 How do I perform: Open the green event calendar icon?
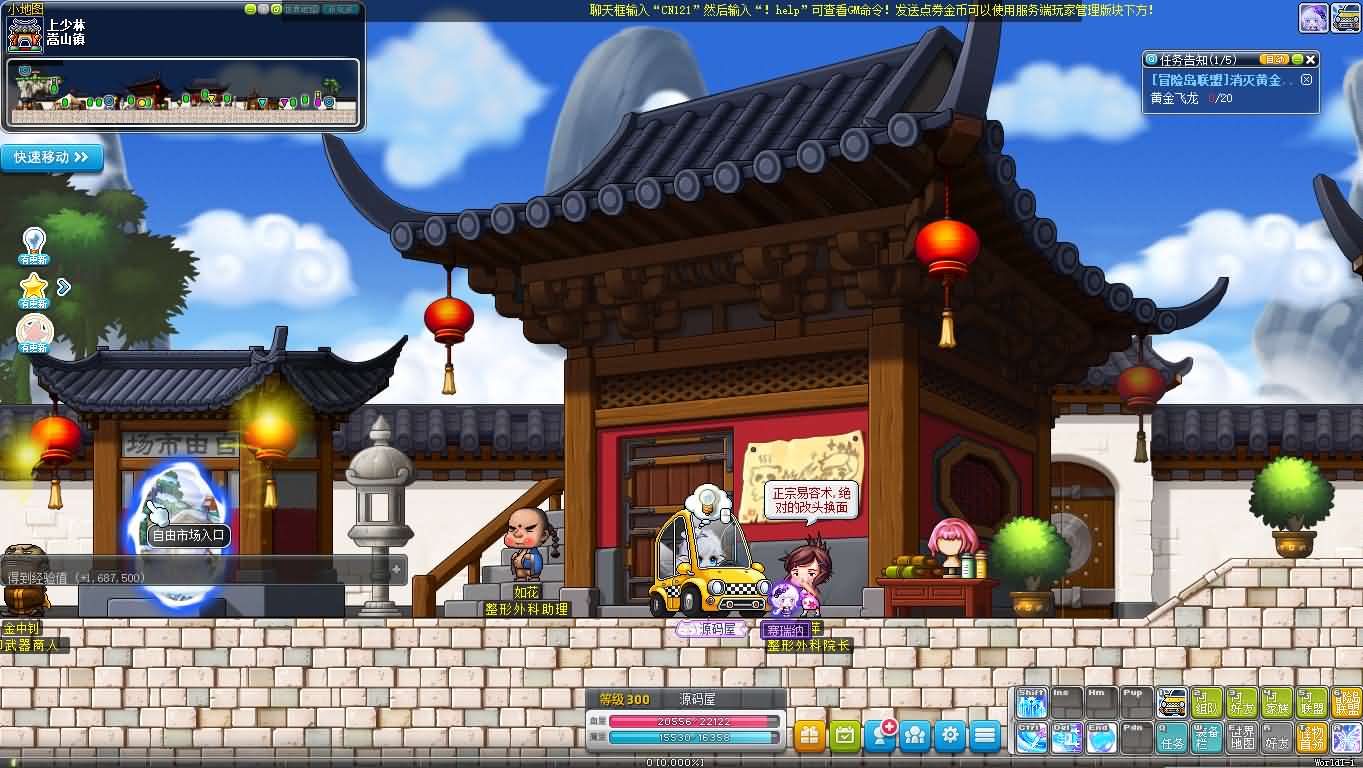point(844,734)
